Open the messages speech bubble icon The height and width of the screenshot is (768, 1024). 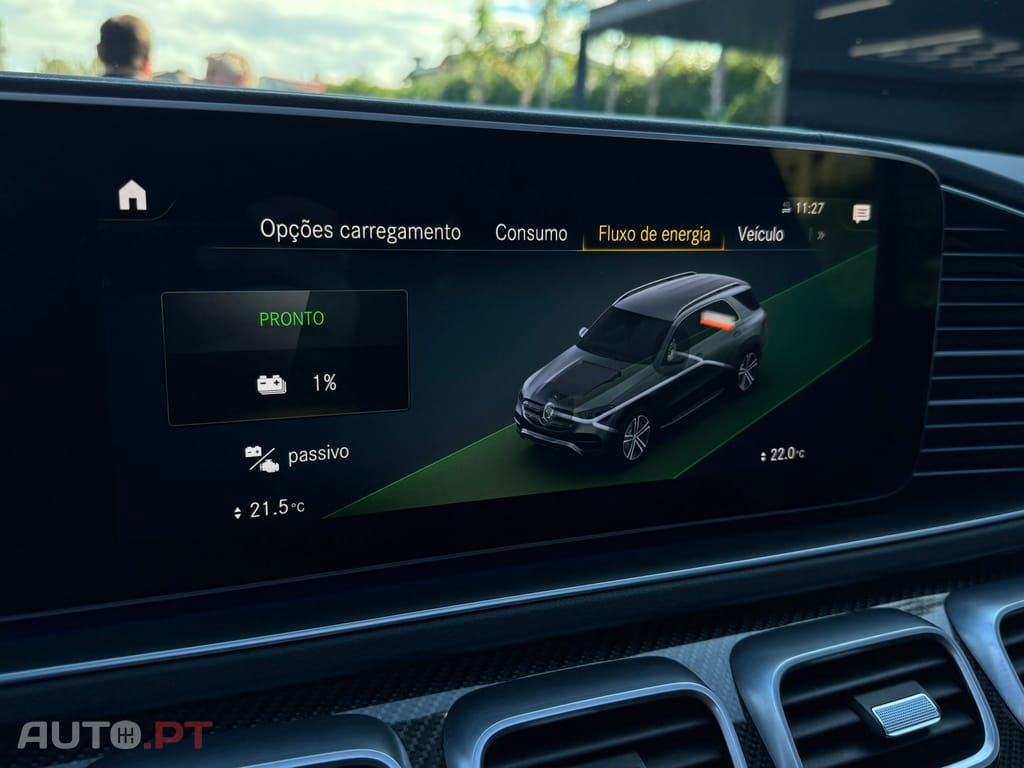[x=861, y=213]
